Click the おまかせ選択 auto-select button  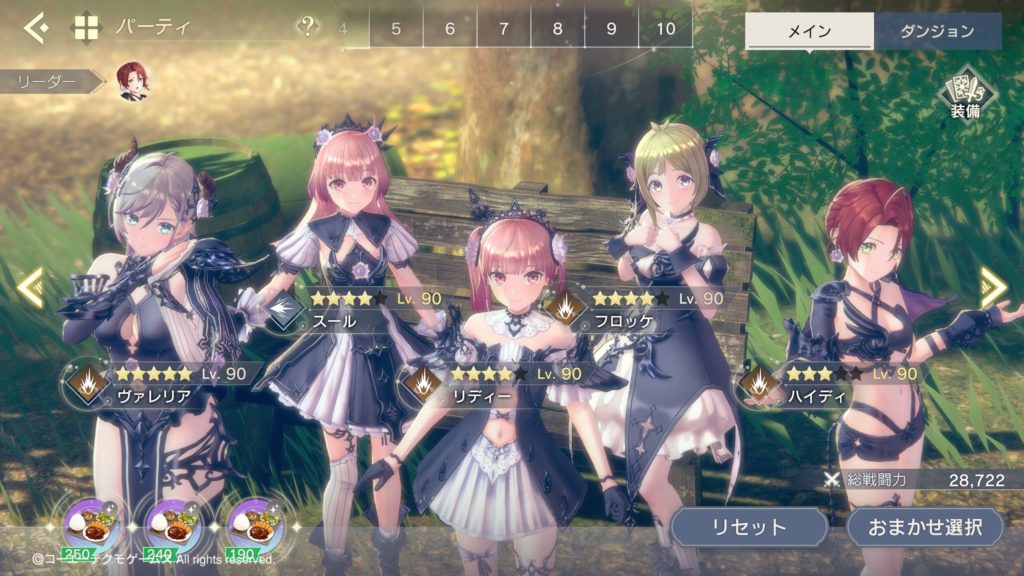926,526
